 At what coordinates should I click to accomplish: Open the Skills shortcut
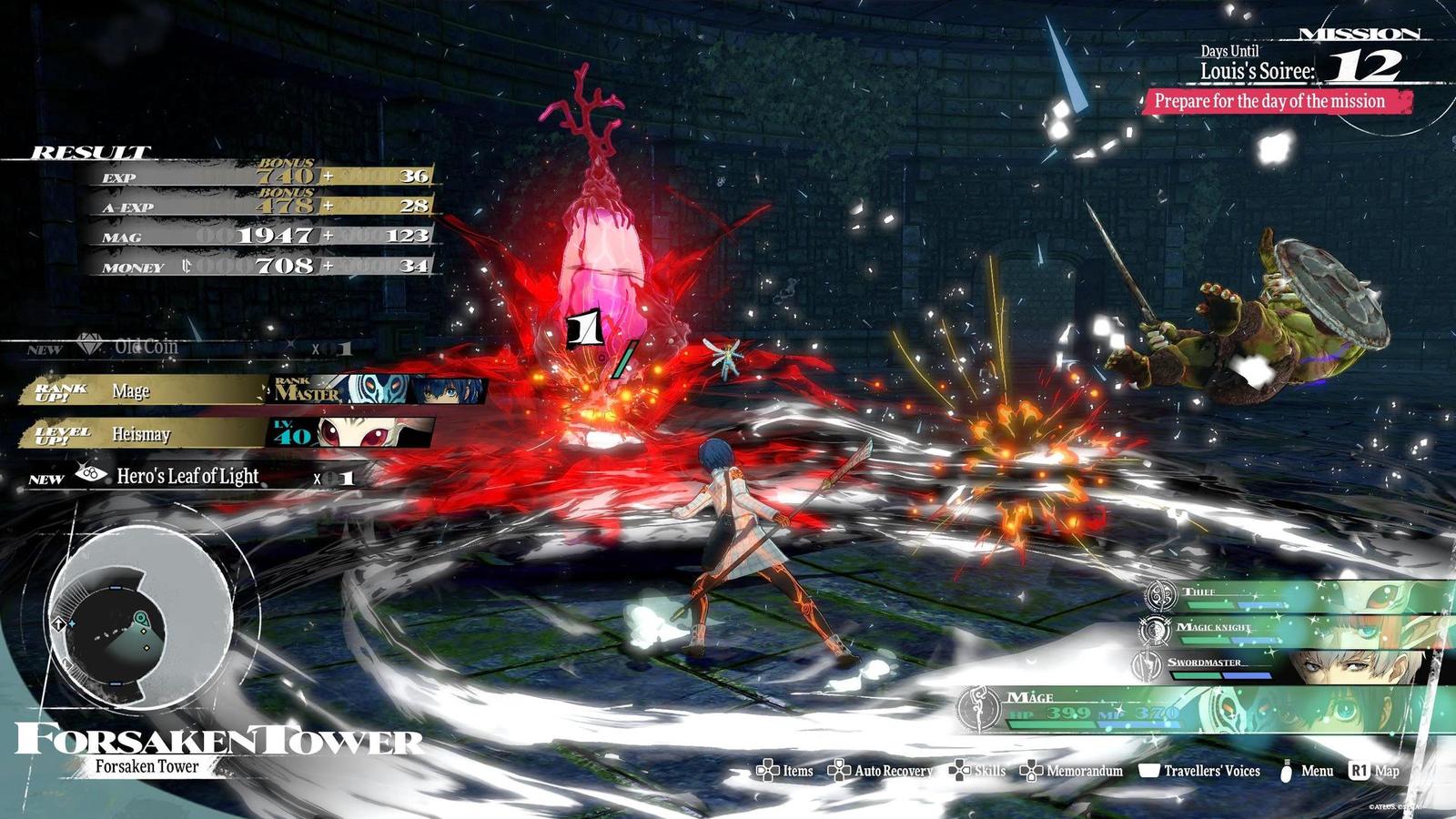pyautogui.click(x=977, y=771)
